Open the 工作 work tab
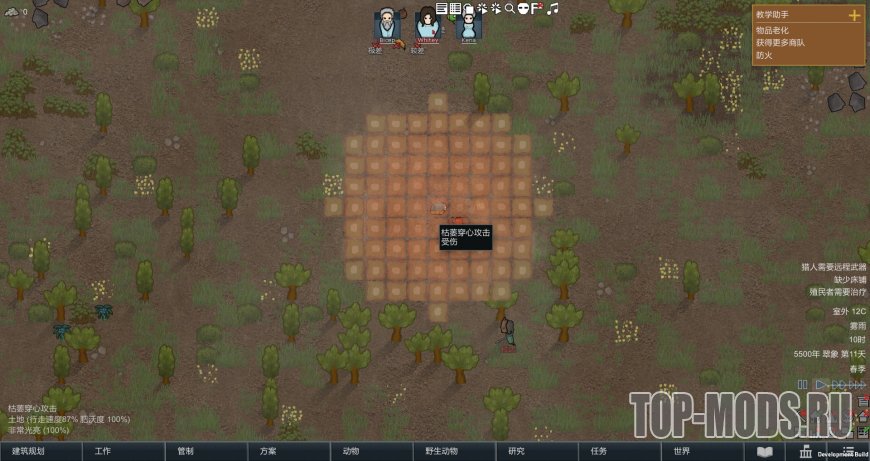The width and height of the screenshot is (870, 461). click(x=103, y=451)
